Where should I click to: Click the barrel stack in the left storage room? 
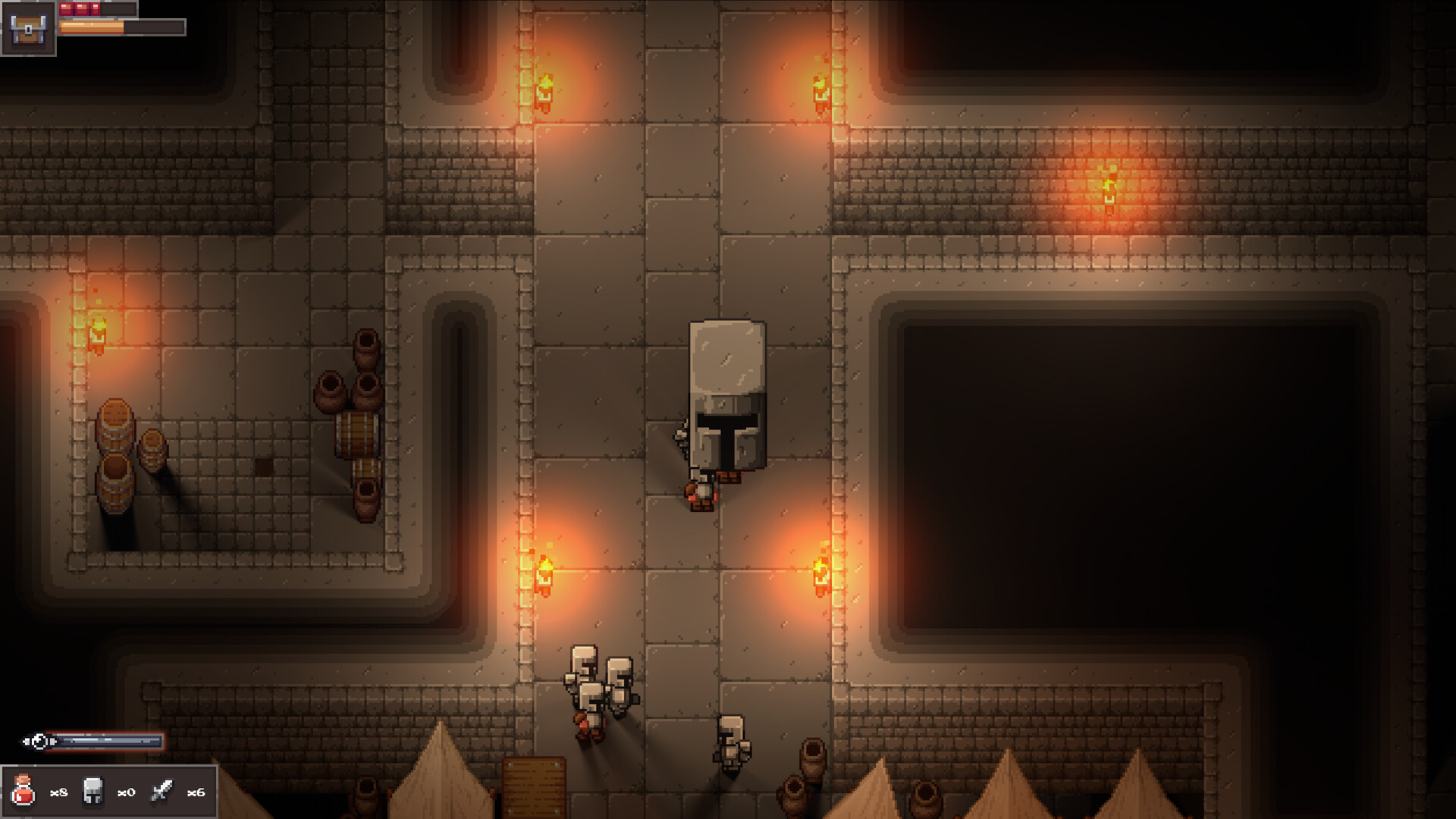coord(116,455)
